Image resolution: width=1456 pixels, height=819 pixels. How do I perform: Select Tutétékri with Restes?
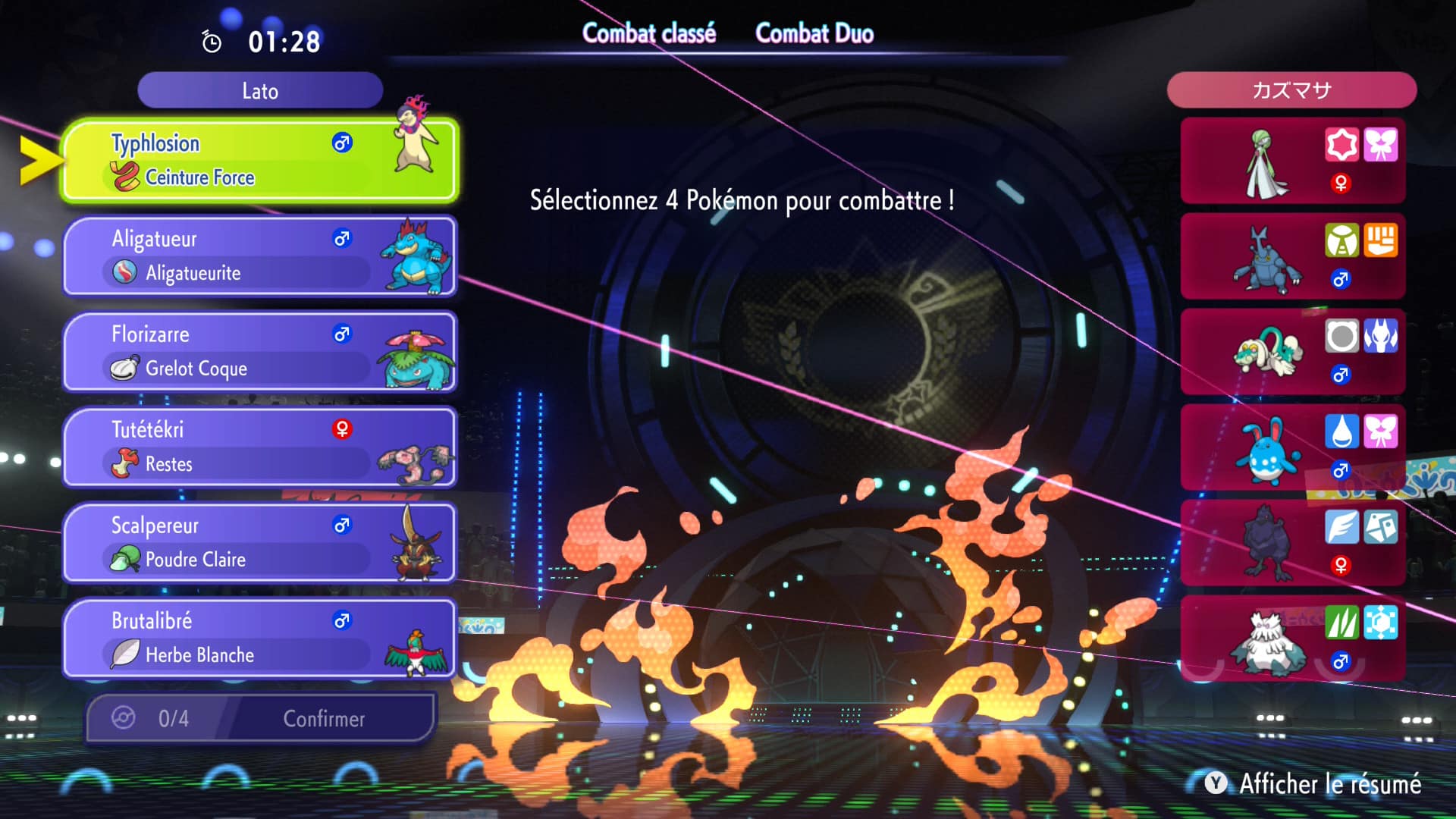pyautogui.click(x=259, y=447)
